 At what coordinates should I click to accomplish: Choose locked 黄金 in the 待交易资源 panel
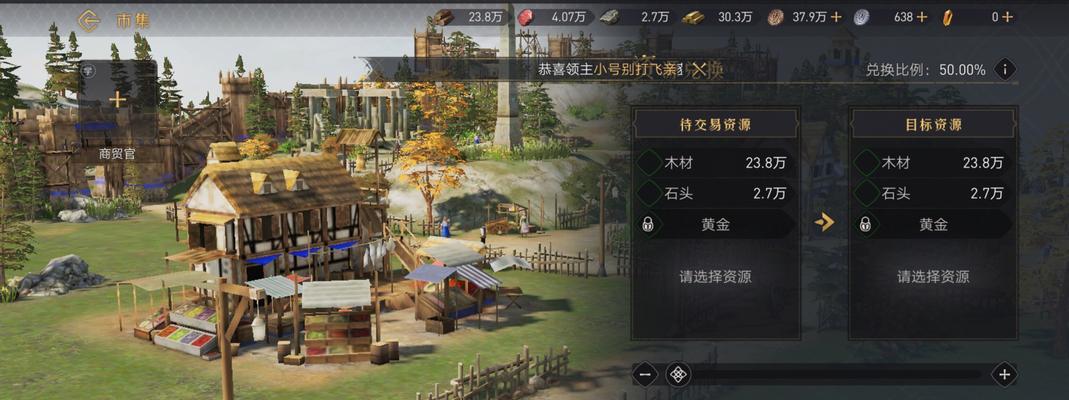pos(716,224)
